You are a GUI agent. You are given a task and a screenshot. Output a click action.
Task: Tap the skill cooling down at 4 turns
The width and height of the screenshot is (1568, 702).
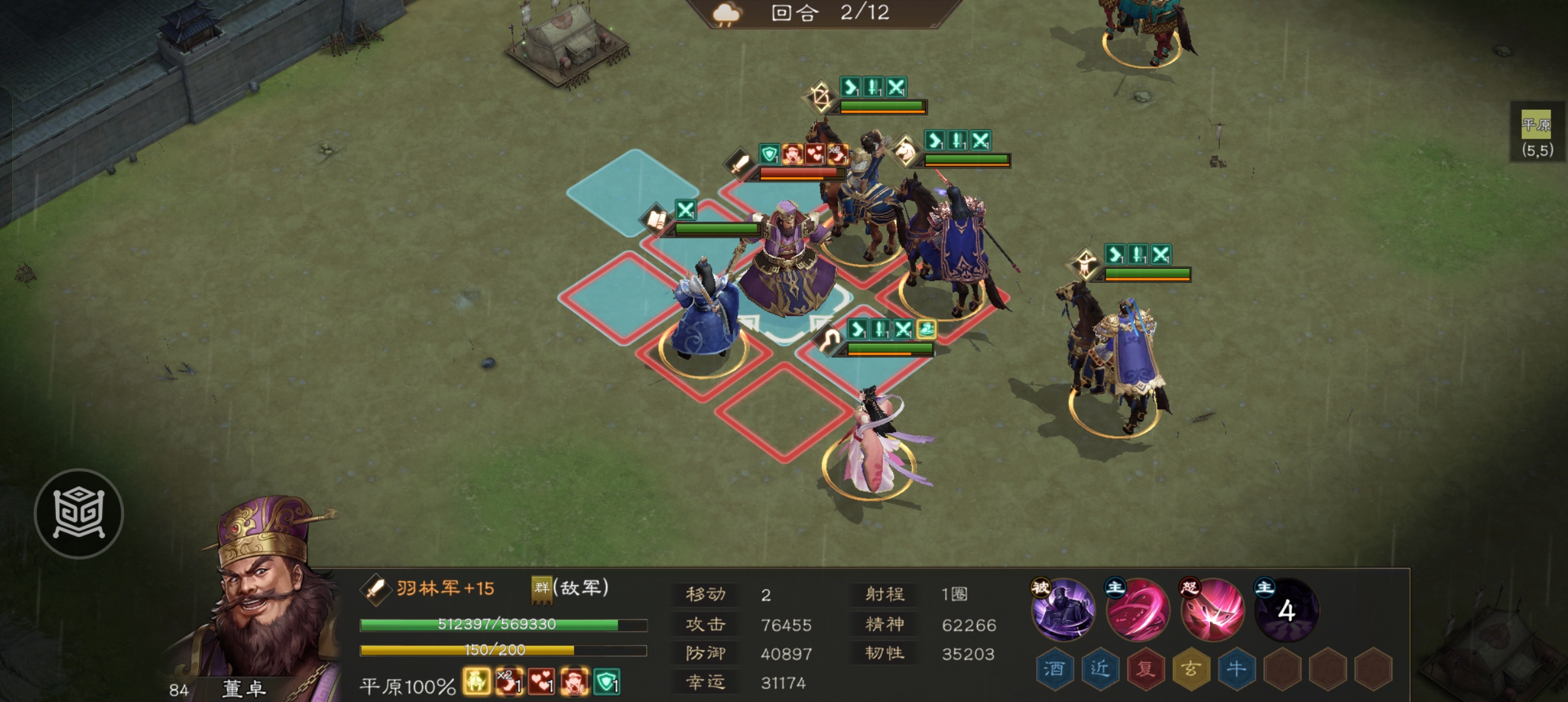coord(1289,611)
